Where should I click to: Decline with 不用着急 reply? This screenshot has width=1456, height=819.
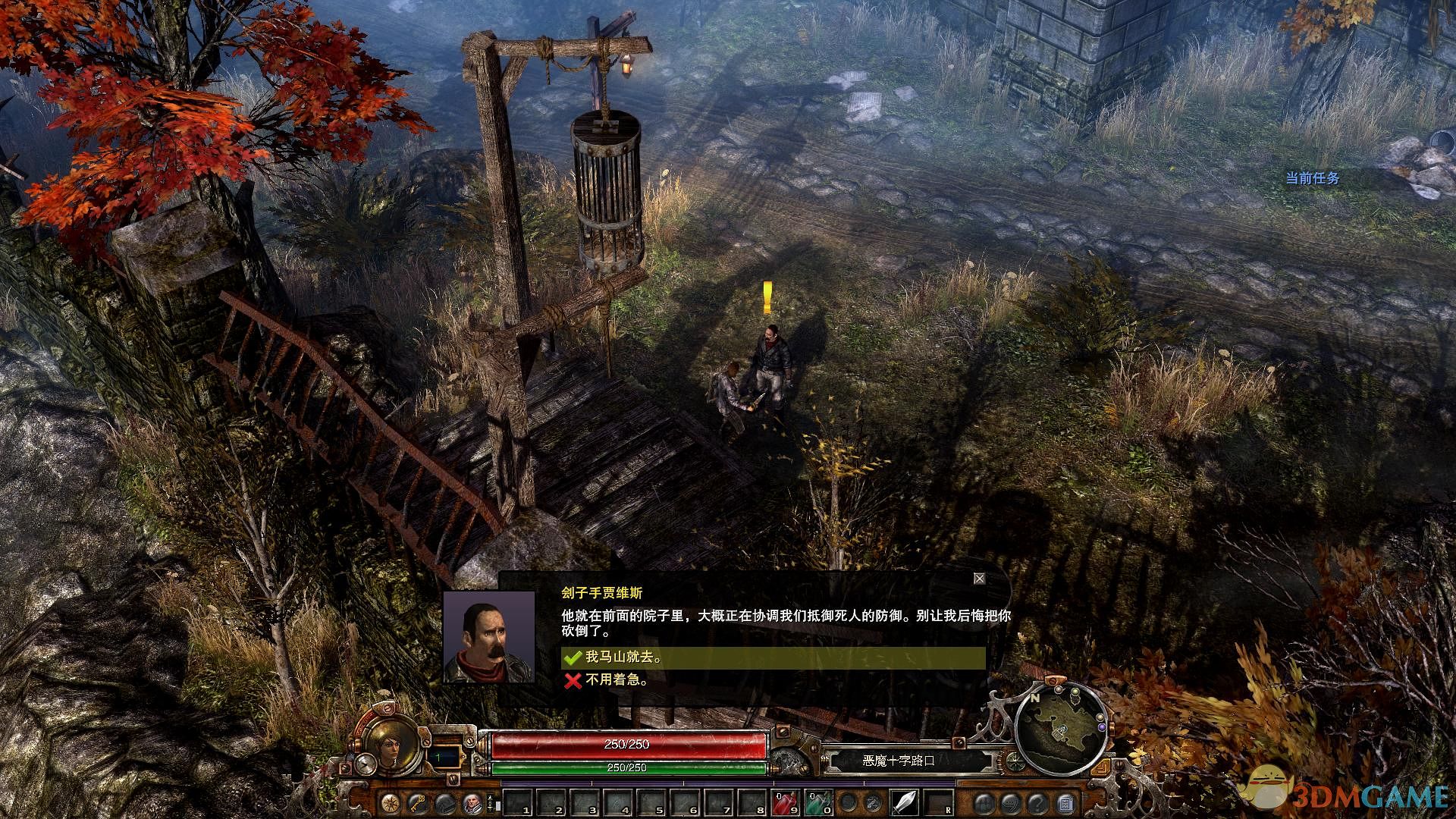[616, 680]
